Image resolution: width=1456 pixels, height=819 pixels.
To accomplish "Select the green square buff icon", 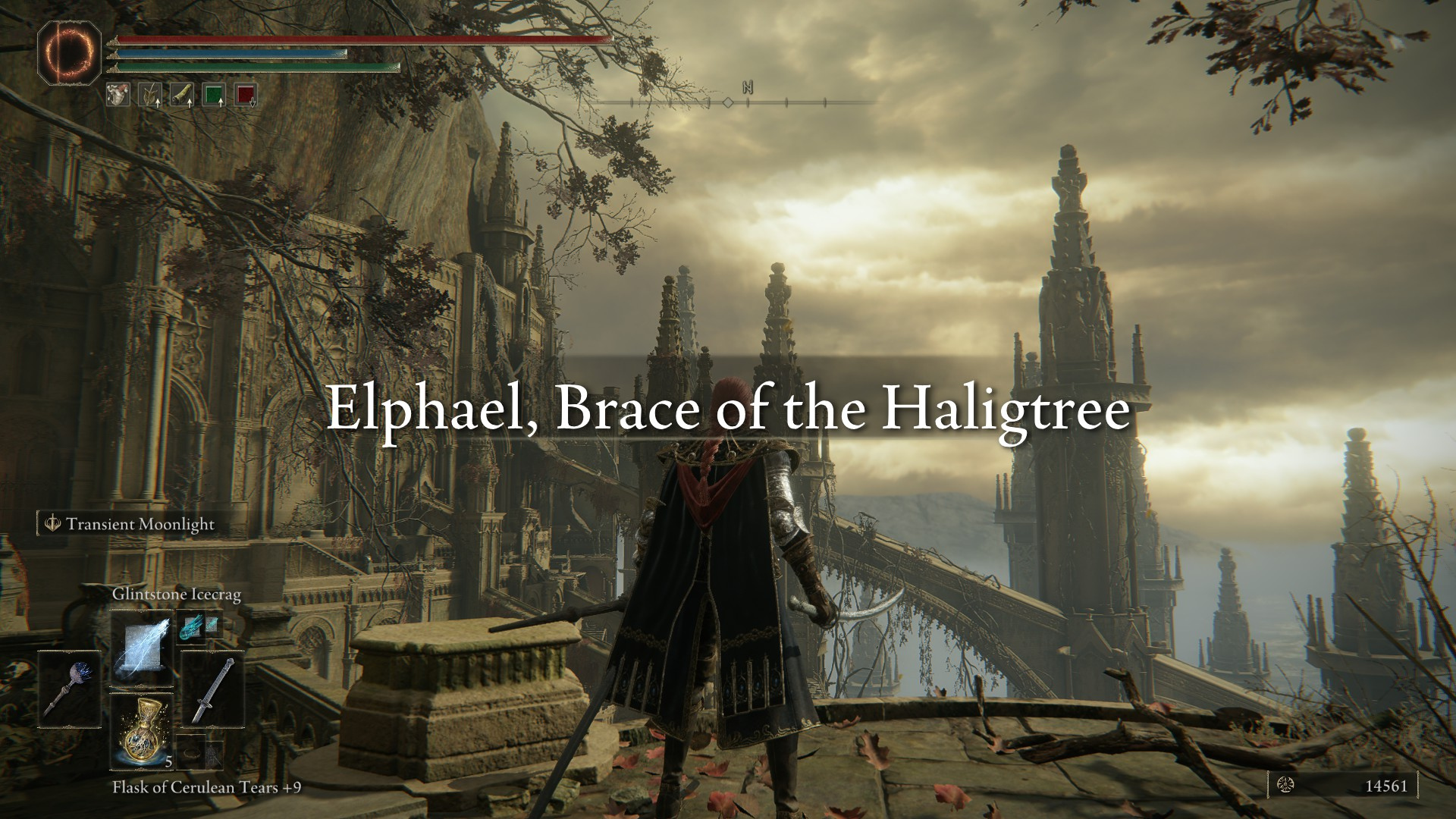I will 214,95.
